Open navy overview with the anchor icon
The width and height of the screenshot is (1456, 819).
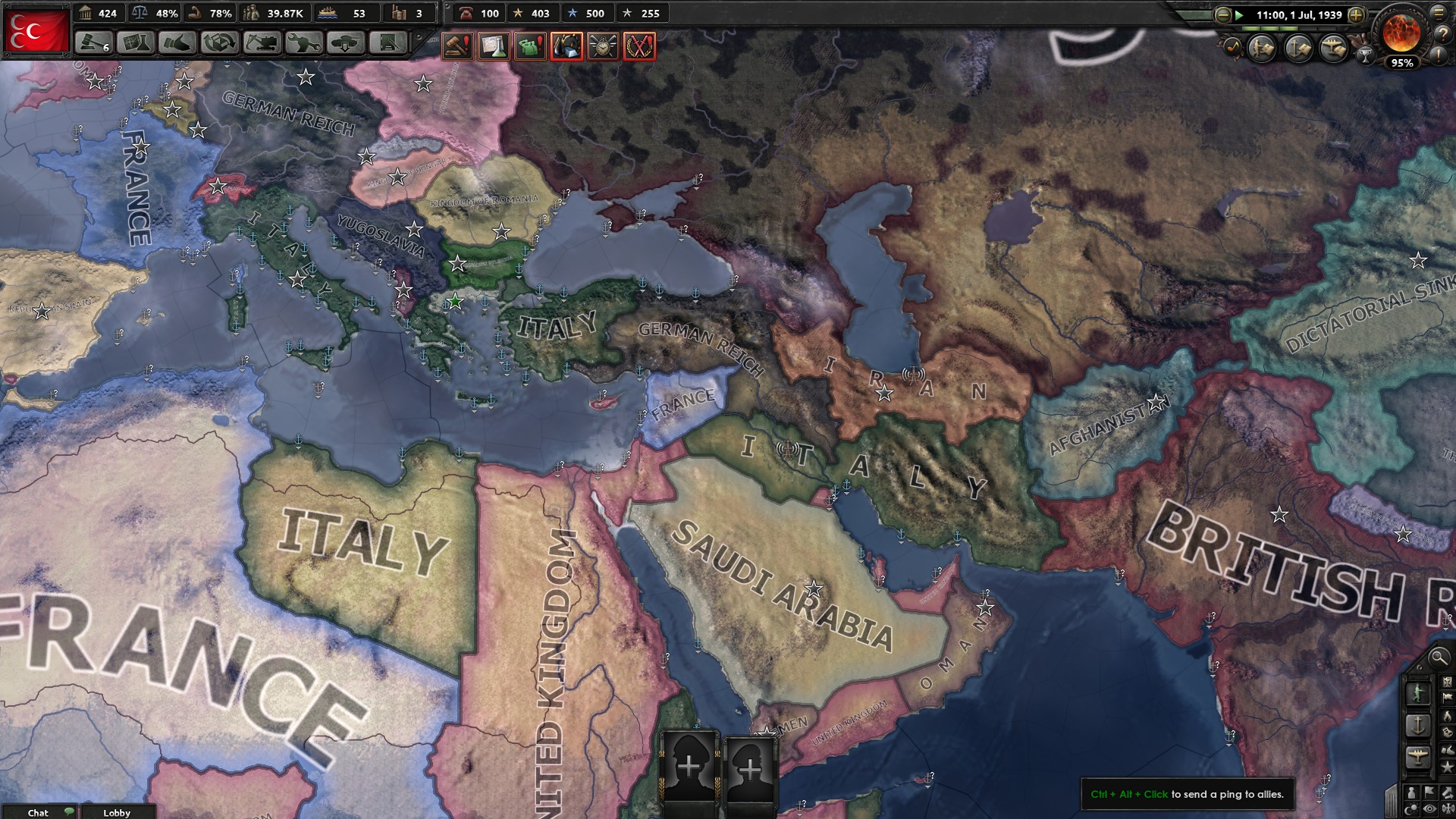[1300, 47]
